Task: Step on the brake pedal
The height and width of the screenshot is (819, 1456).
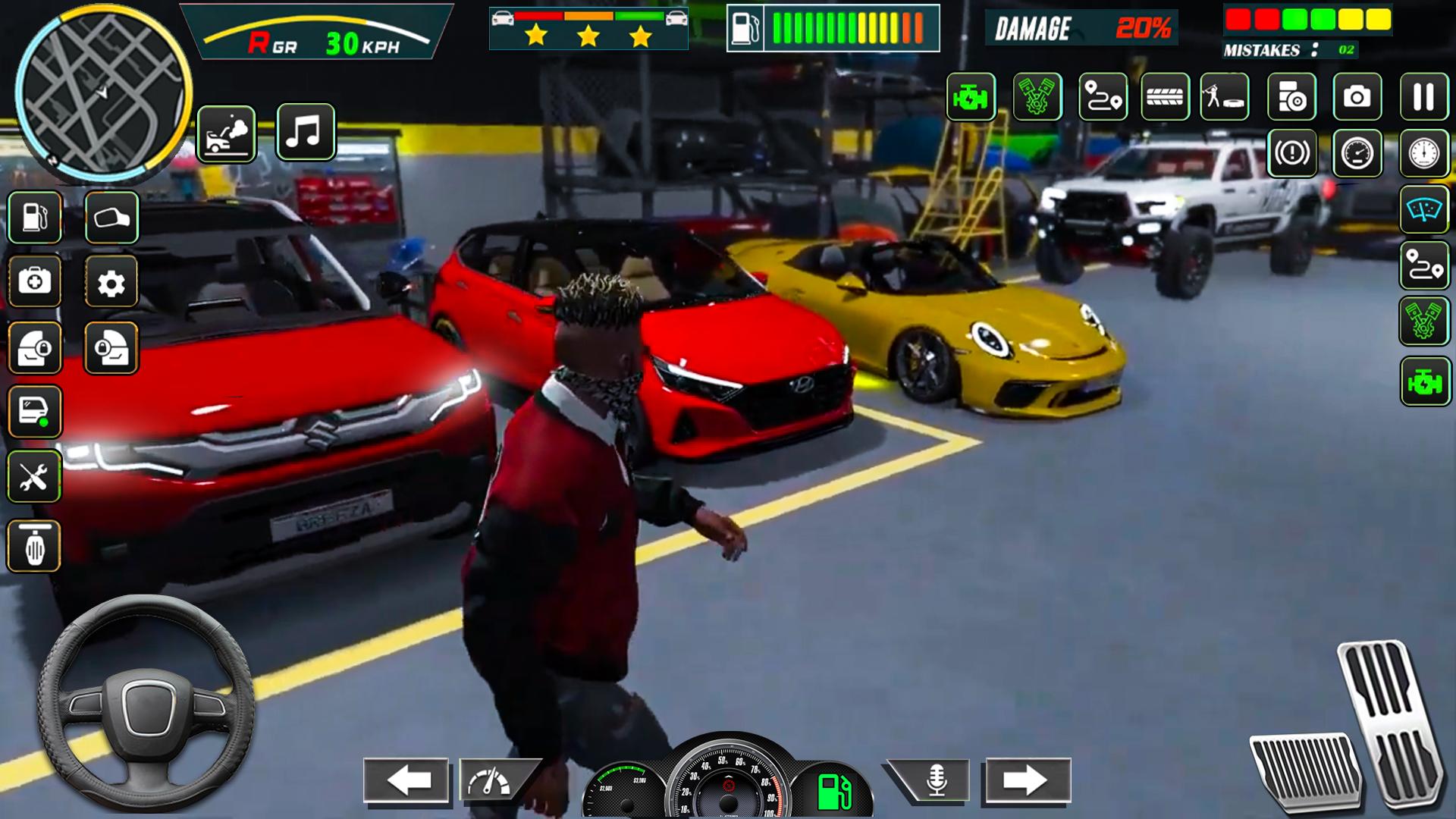Action: [x=1303, y=770]
